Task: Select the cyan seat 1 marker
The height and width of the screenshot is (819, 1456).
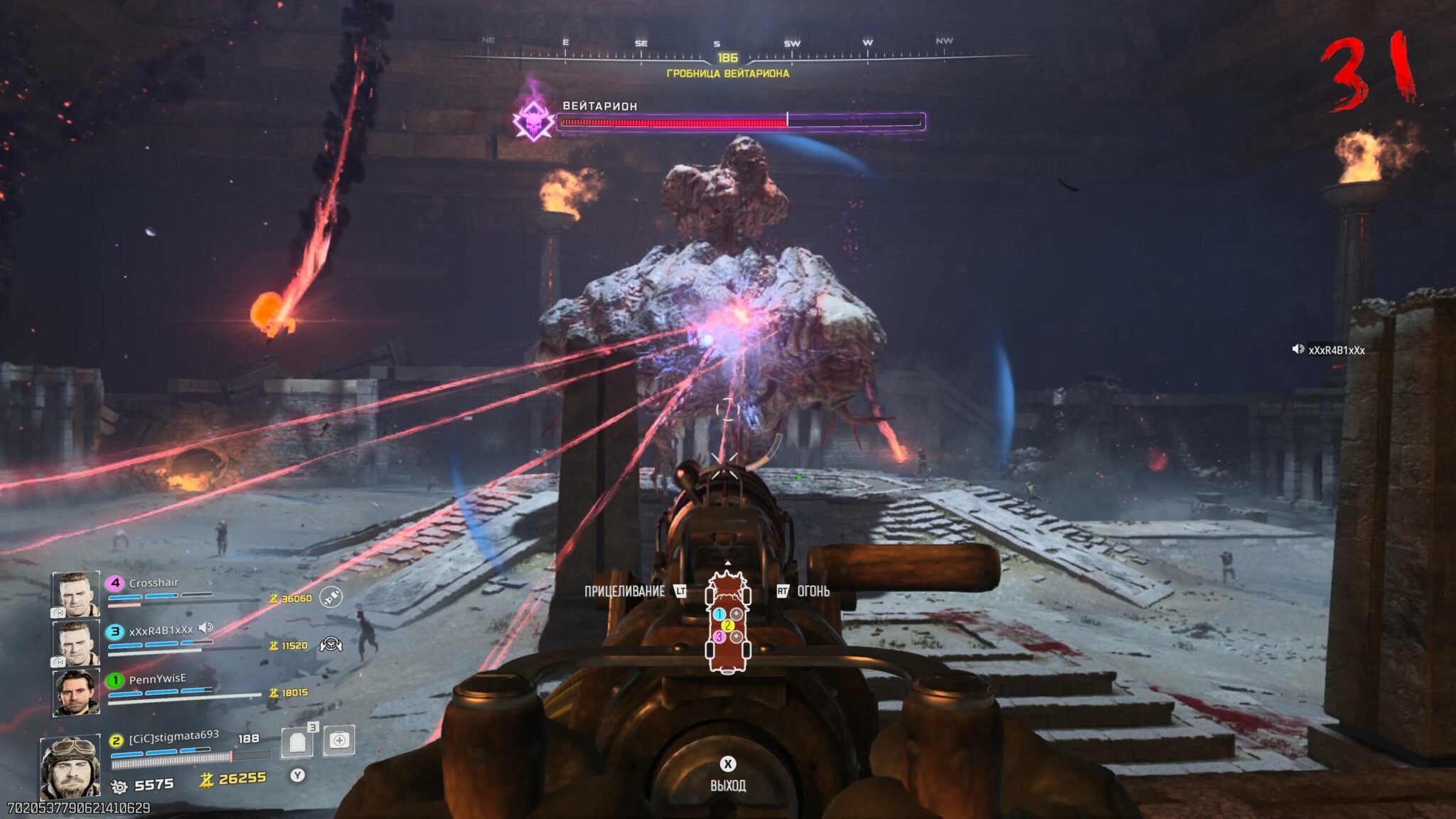Action: click(719, 614)
